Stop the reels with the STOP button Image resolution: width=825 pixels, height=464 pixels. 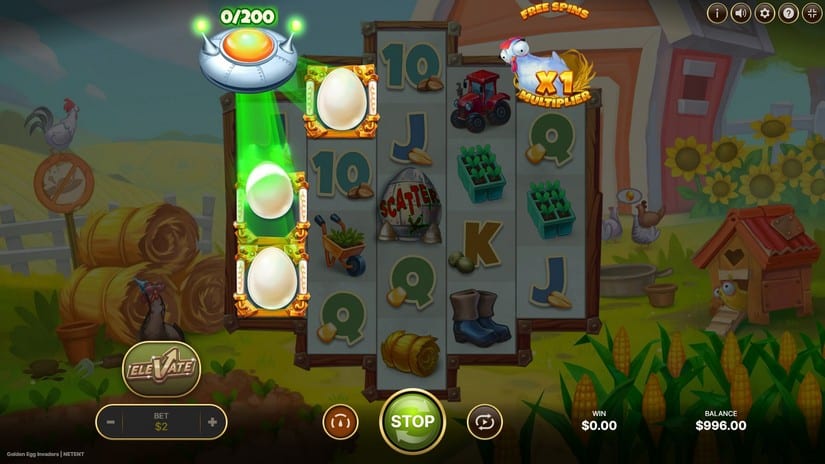[412, 421]
